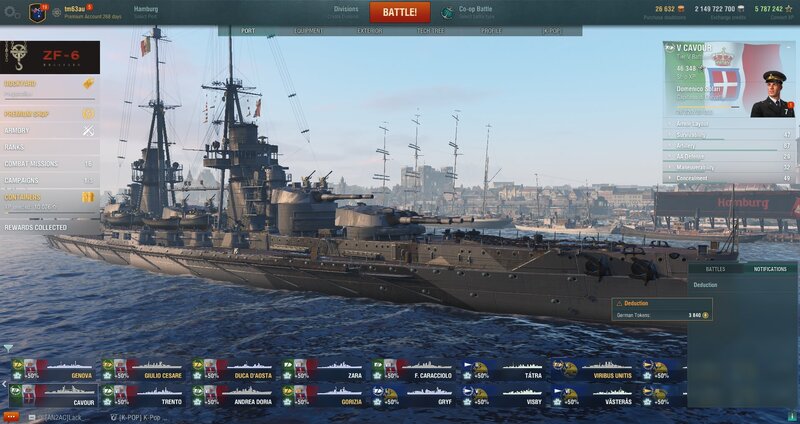The height and width of the screenshot is (424, 800).
Task: Start a match with the BATTLE! button
Action: click(x=399, y=13)
